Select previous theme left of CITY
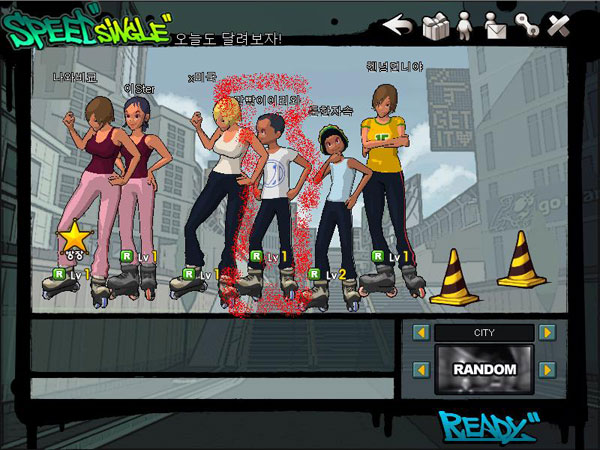 tap(421, 332)
